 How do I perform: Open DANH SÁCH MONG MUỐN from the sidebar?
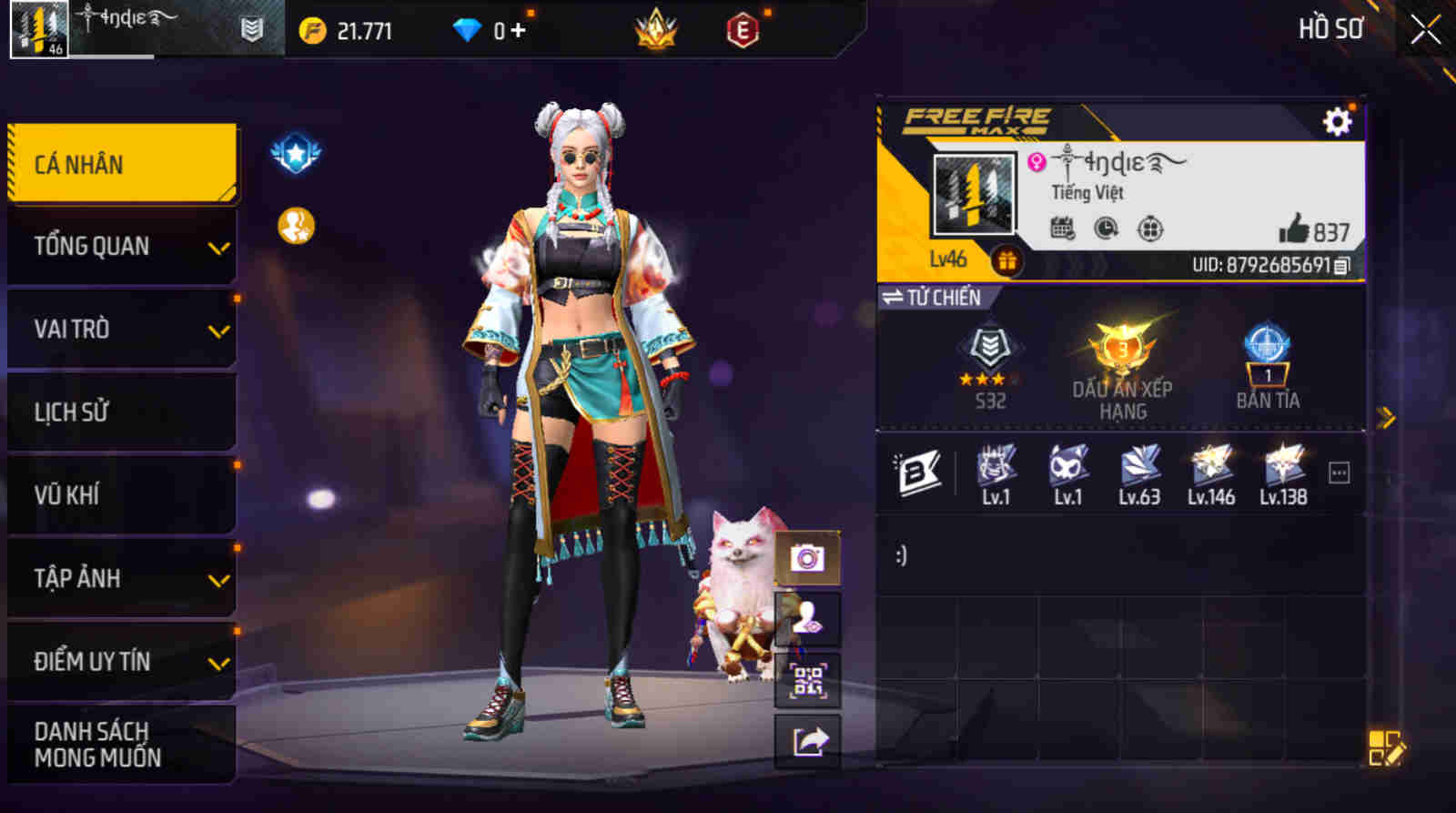(x=100, y=745)
